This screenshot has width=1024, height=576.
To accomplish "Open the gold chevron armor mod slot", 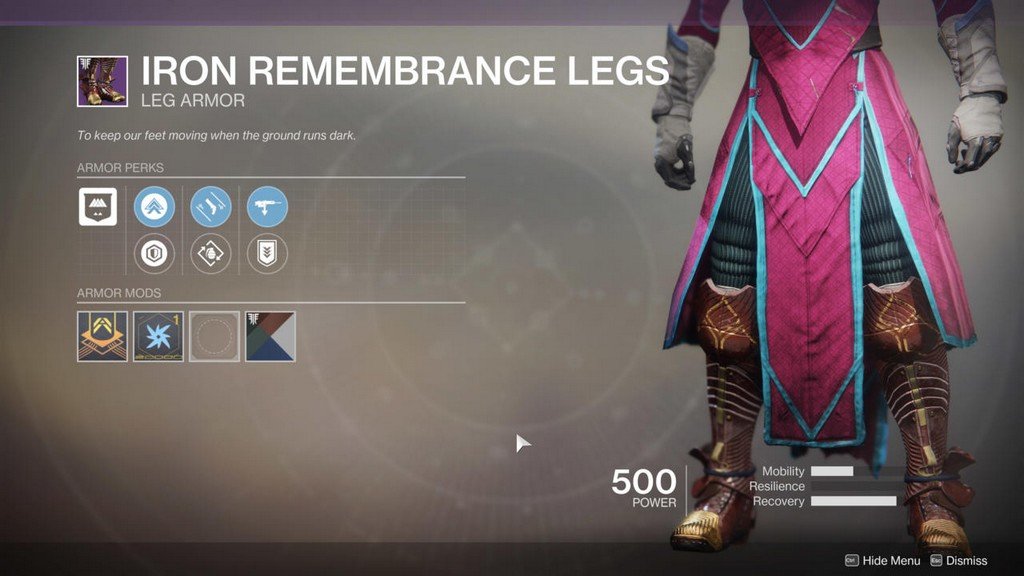I will coord(102,336).
